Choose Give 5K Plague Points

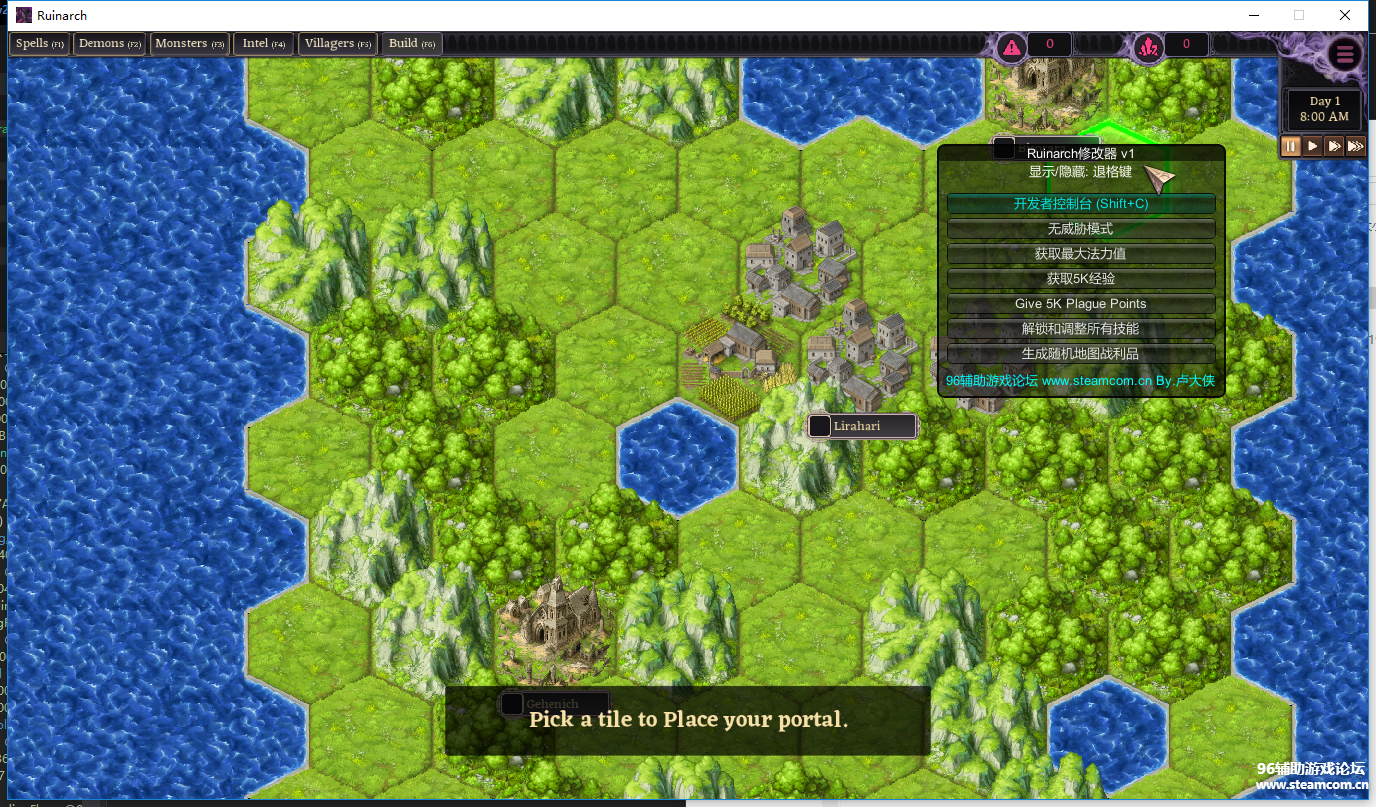click(1081, 304)
